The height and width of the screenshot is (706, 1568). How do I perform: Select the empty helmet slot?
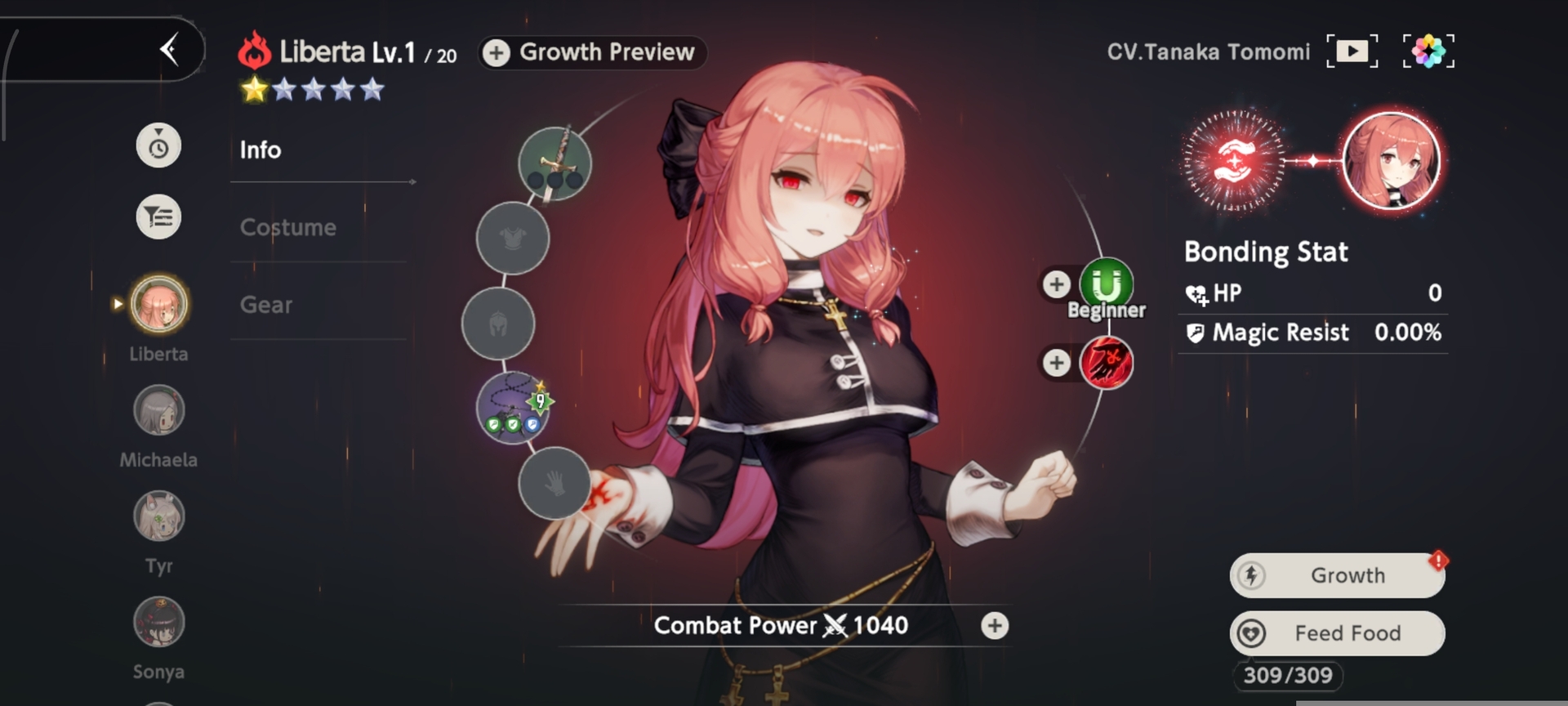(x=498, y=324)
